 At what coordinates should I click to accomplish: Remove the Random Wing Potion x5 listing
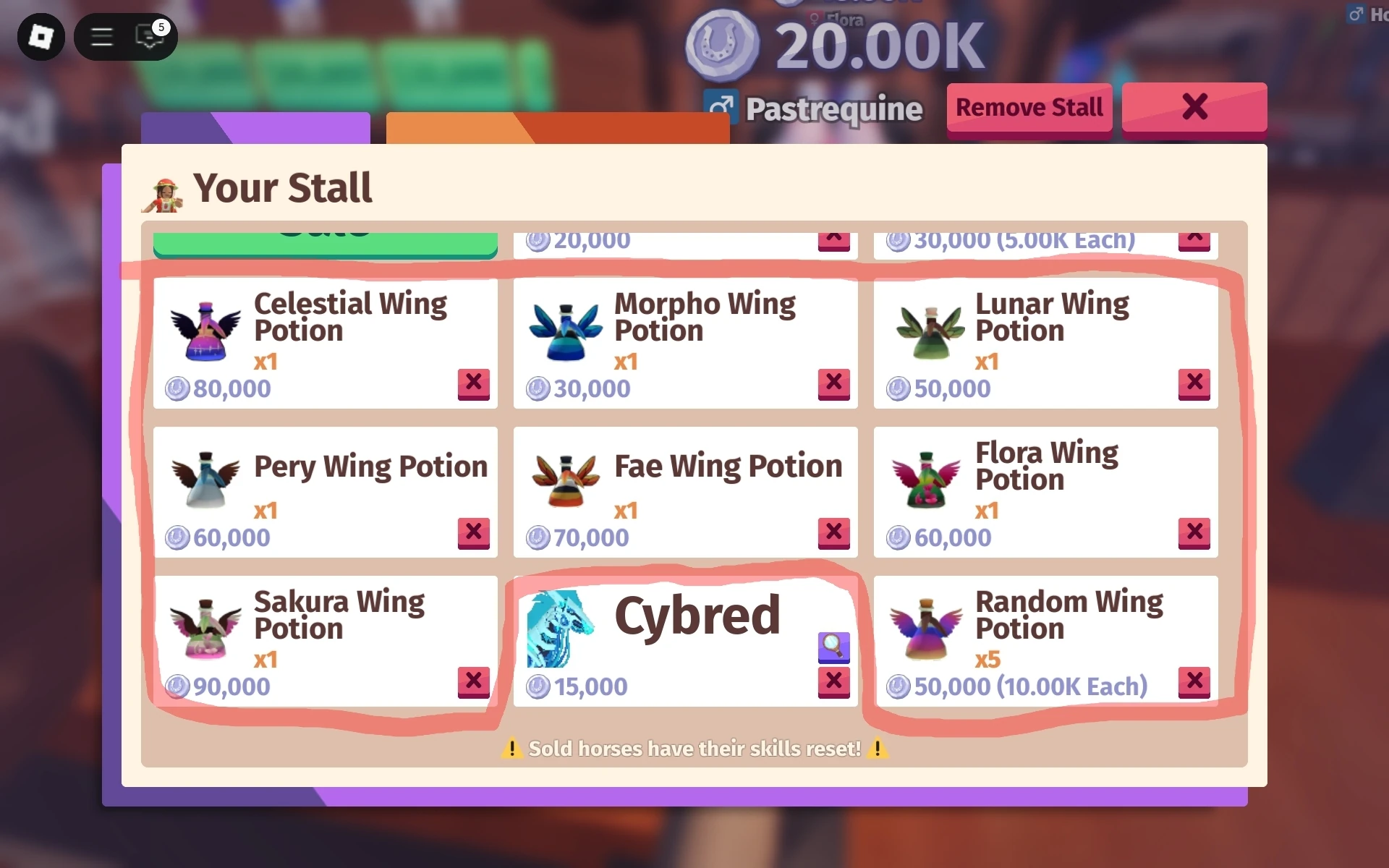click(1195, 682)
